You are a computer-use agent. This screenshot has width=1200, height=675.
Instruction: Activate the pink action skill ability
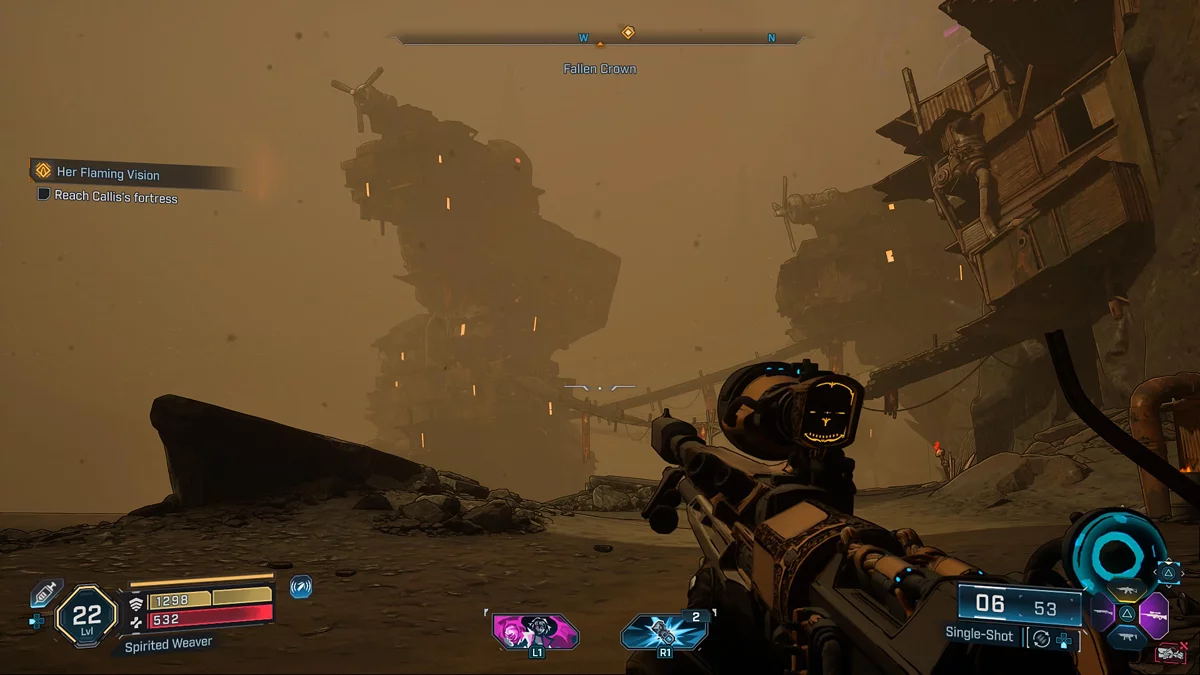point(536,631)
